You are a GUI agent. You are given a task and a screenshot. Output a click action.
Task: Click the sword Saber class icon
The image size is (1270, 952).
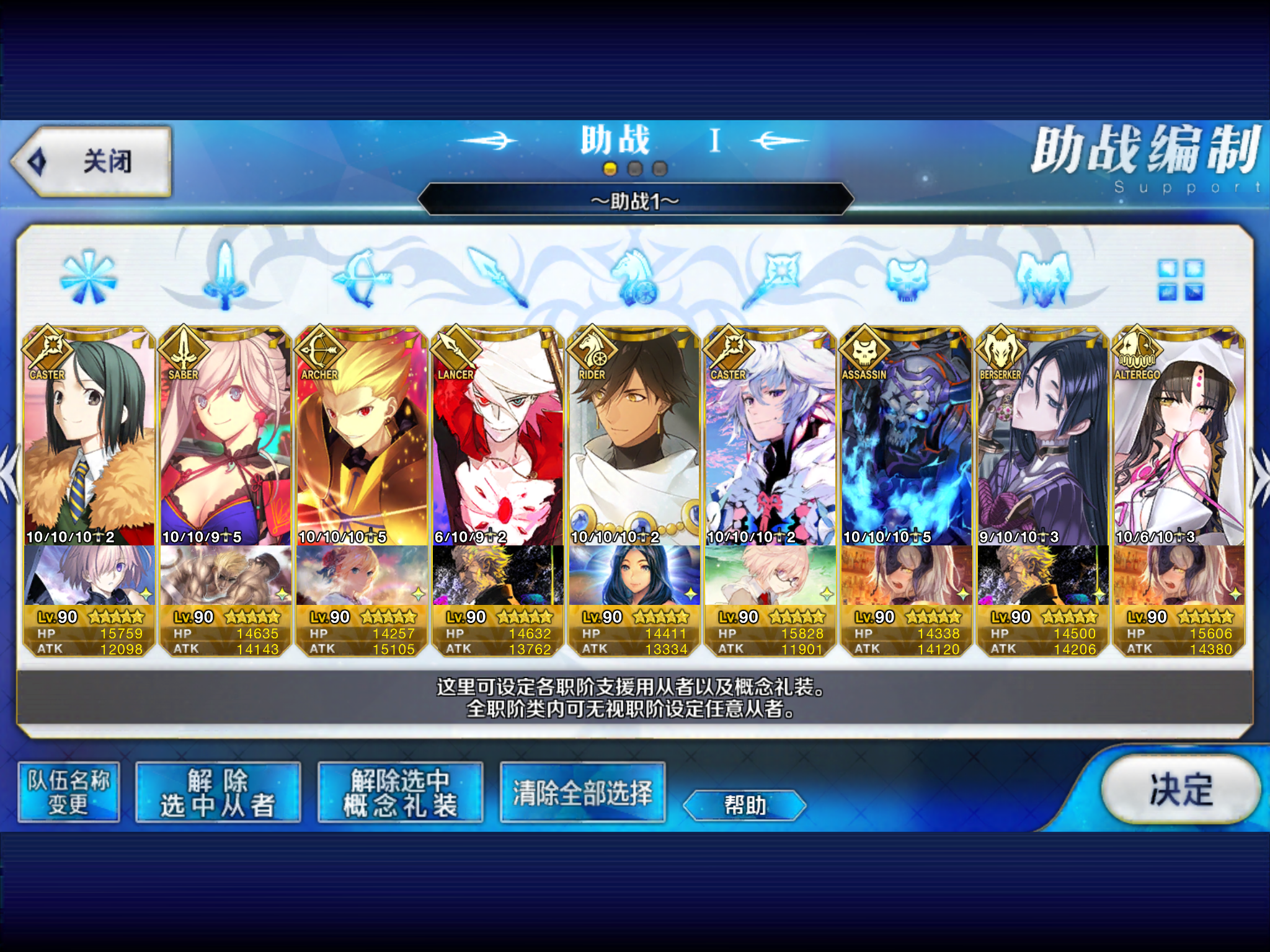(x=224, y=278)
